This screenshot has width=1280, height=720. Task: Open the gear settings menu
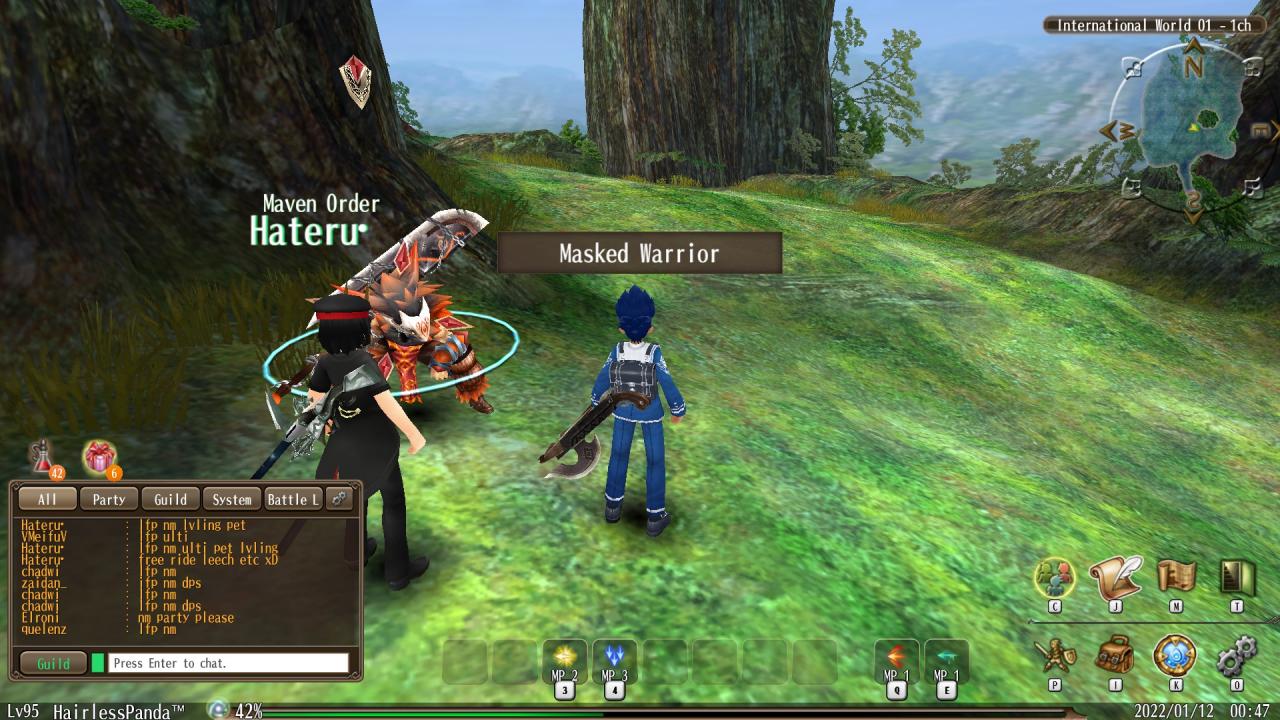coord(1237,657)
